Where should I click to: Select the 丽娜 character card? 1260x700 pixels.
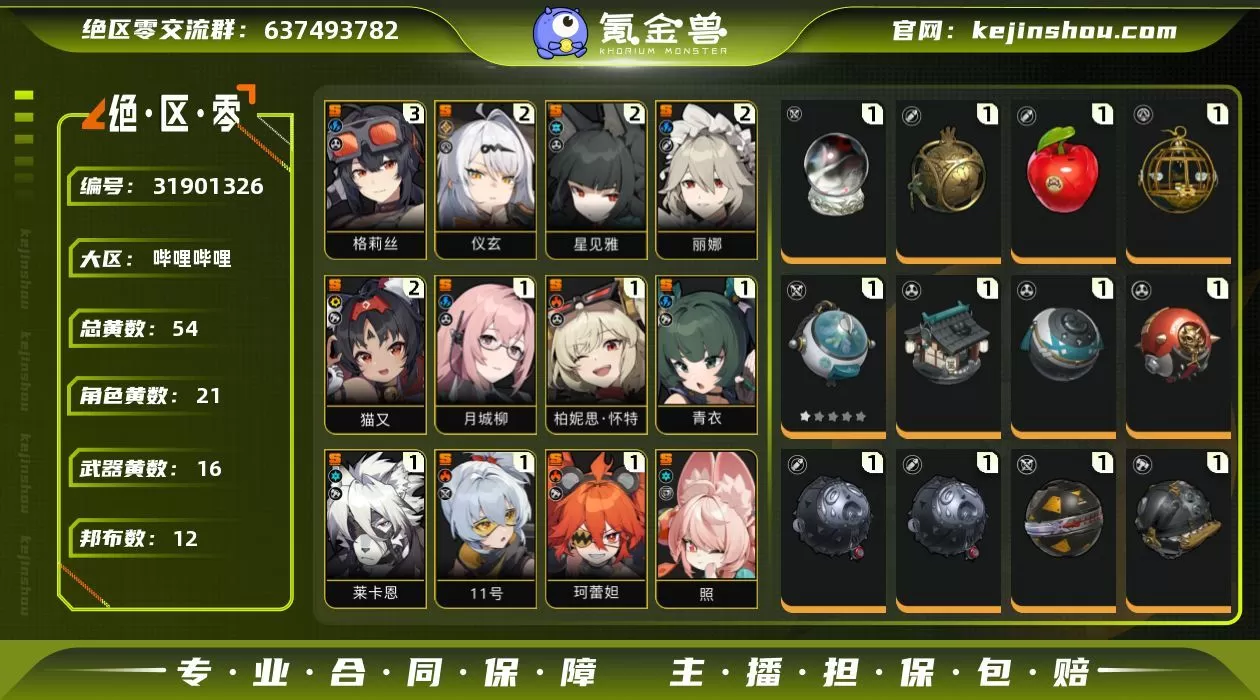706,178
